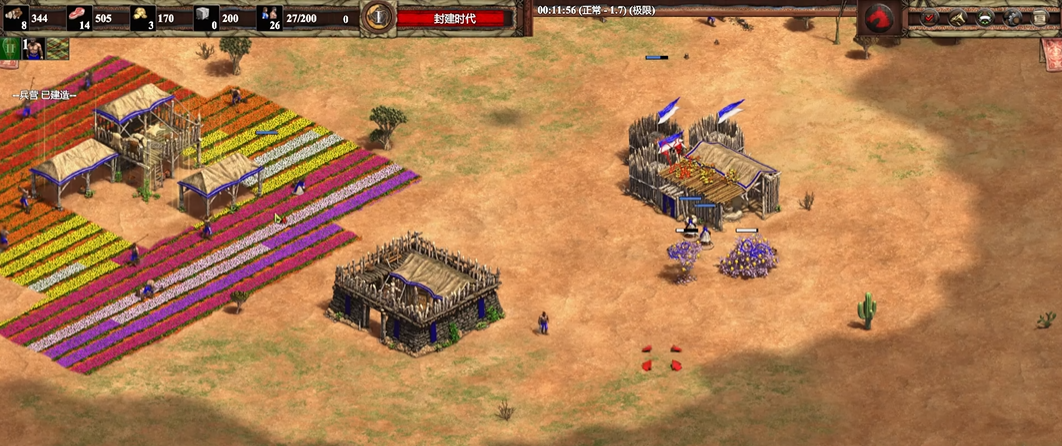The height and width of the screenshot is (446, 1062).
Task: Open the main menu scroll icon
Action: pos(1040,17)
